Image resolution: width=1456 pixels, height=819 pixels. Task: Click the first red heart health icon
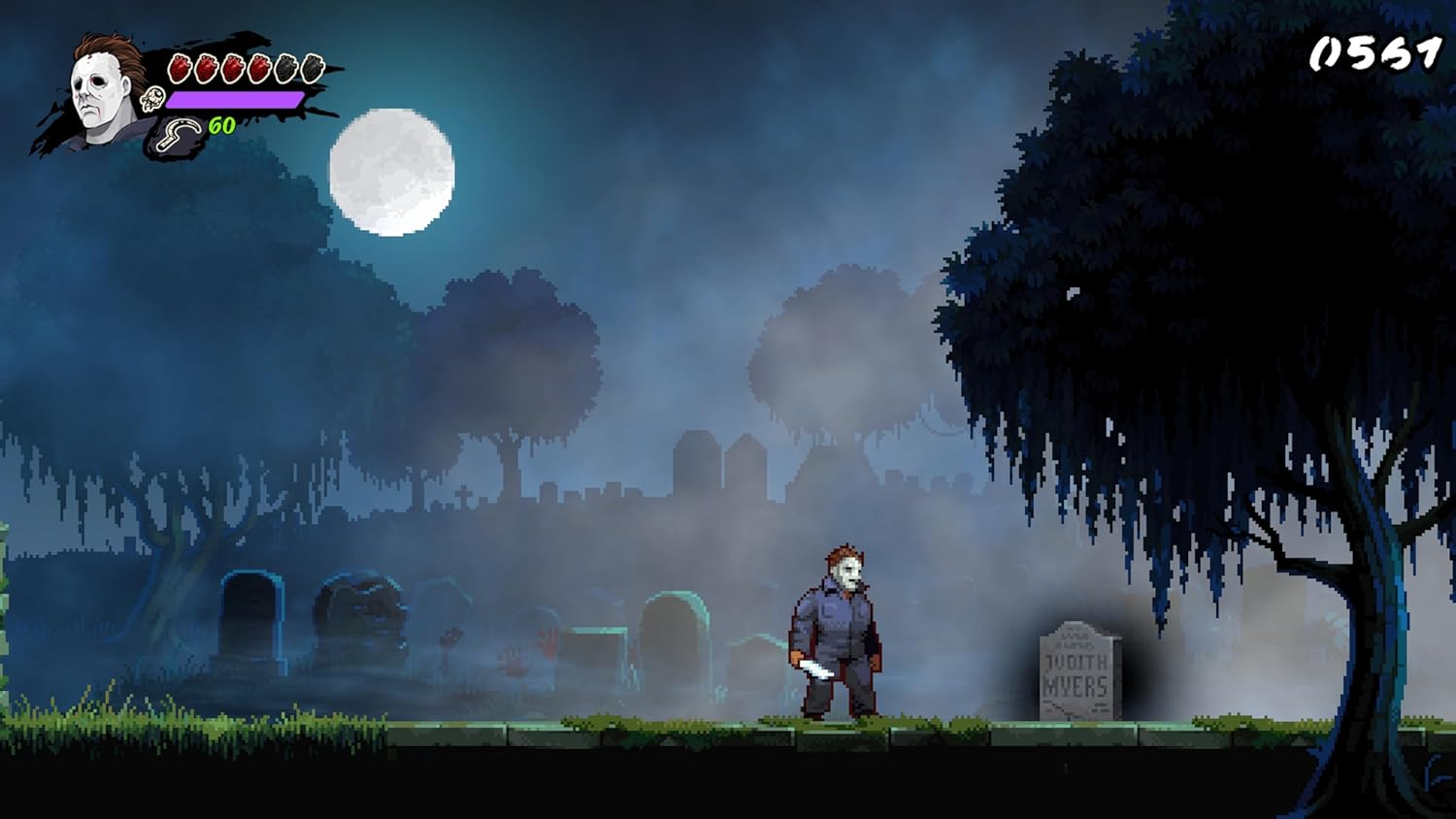coord(180,66)
